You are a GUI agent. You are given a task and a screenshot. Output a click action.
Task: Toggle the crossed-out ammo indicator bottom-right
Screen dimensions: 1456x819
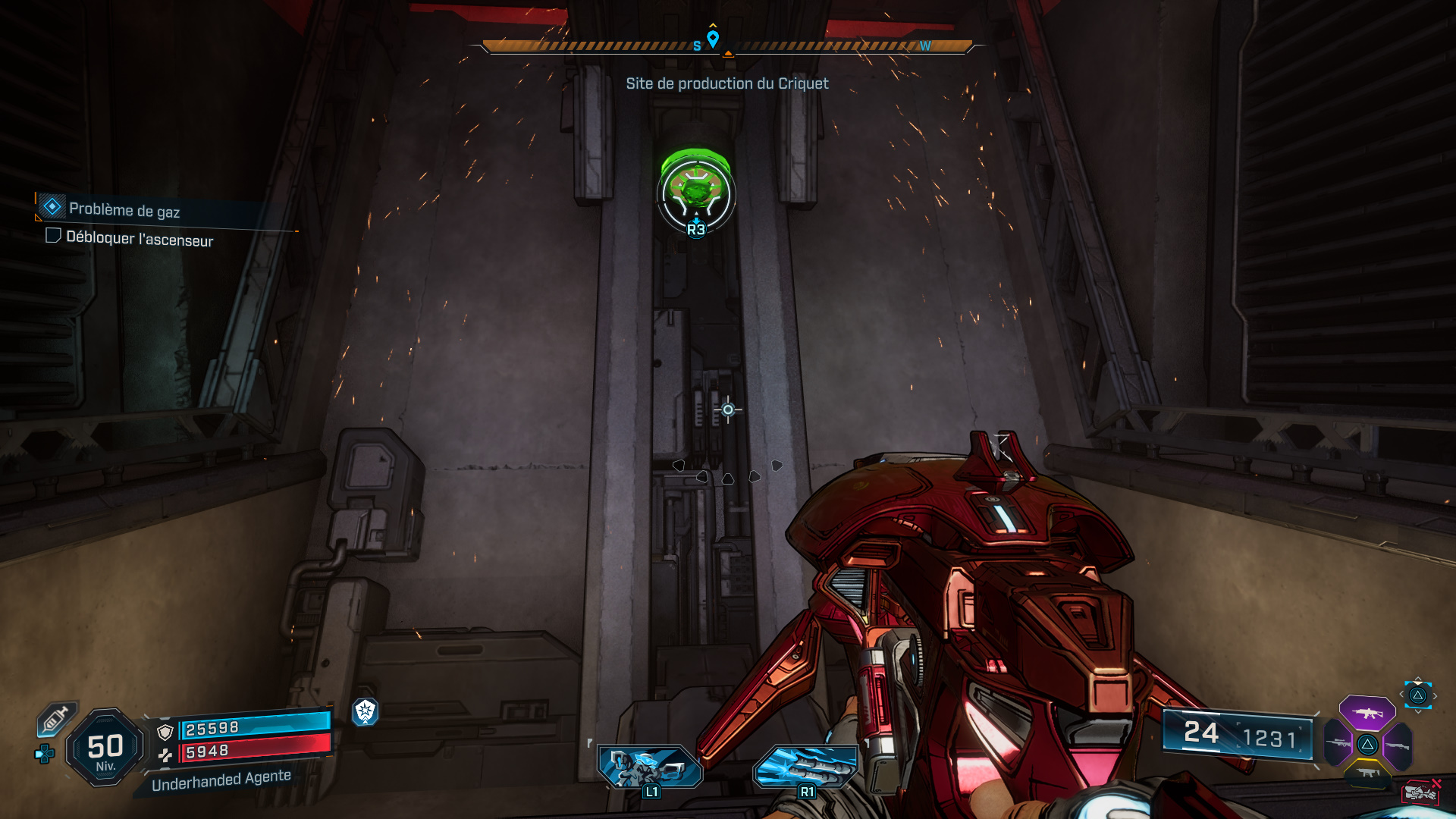(1421, 792)
